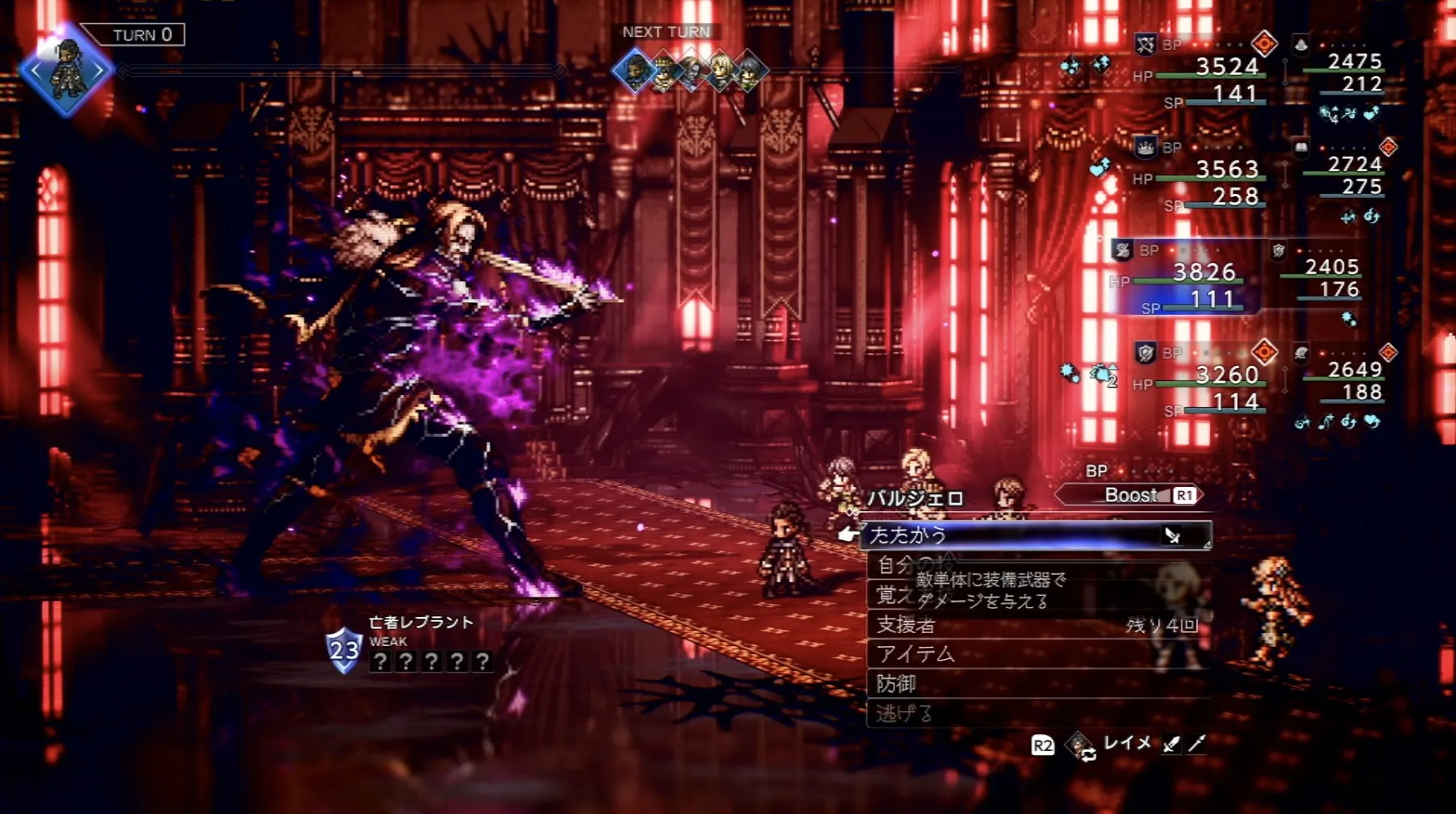1456x814 pixels.
Task: Open the 覚えた技 learned skills entry
Action: click(x=893, y=595)
